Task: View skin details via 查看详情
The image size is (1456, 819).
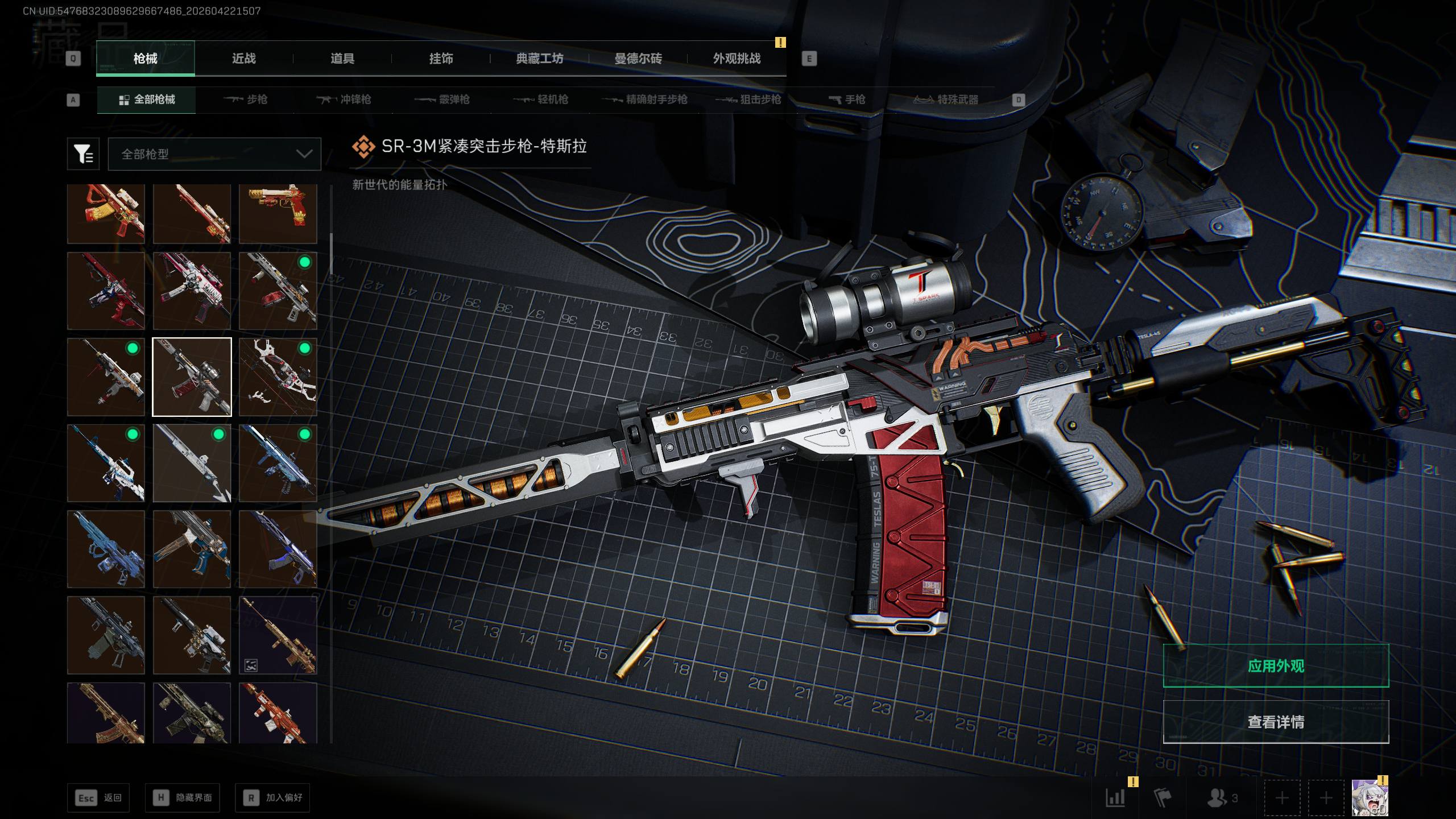Action: click(x=1276, y=722)
